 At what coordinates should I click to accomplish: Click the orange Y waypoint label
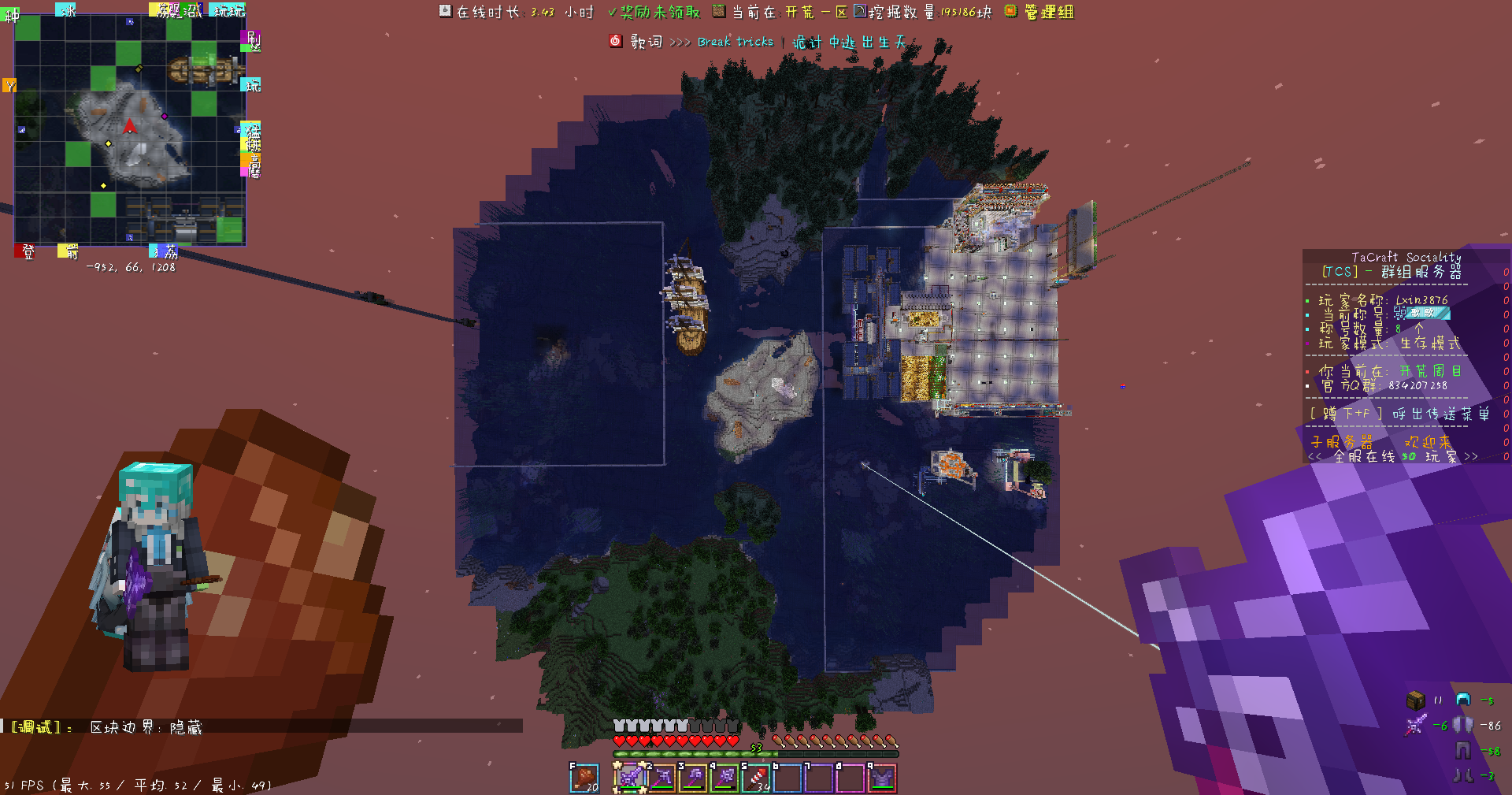coord(9,85)
